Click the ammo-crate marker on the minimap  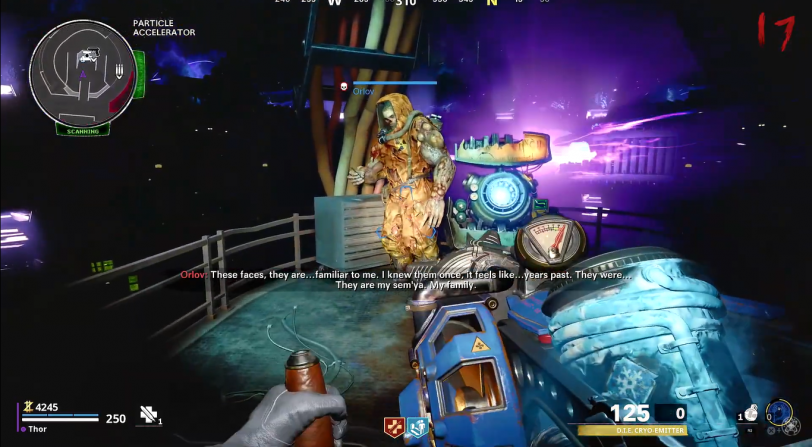(x=120, y=70)
